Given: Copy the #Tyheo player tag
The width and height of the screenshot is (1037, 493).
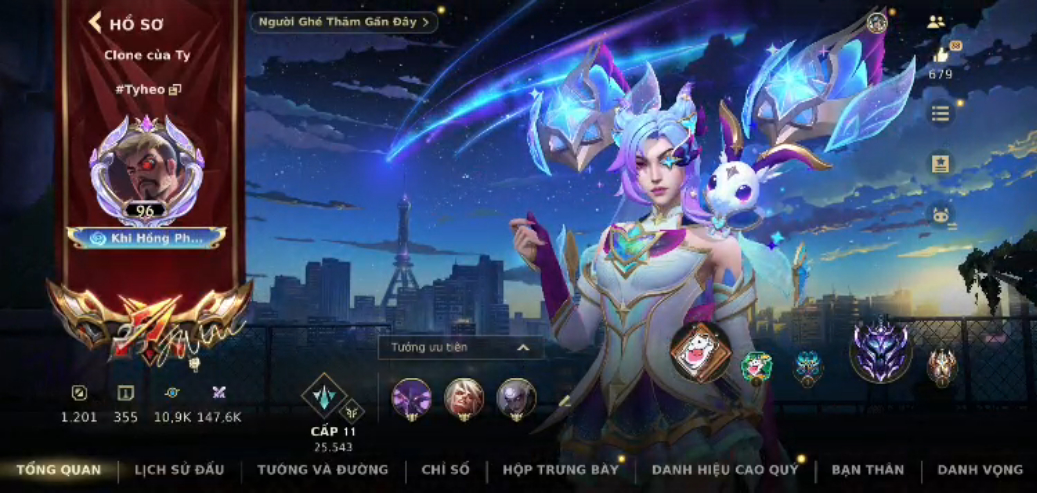Looking at the screenshot, I should tap(176, 89).
